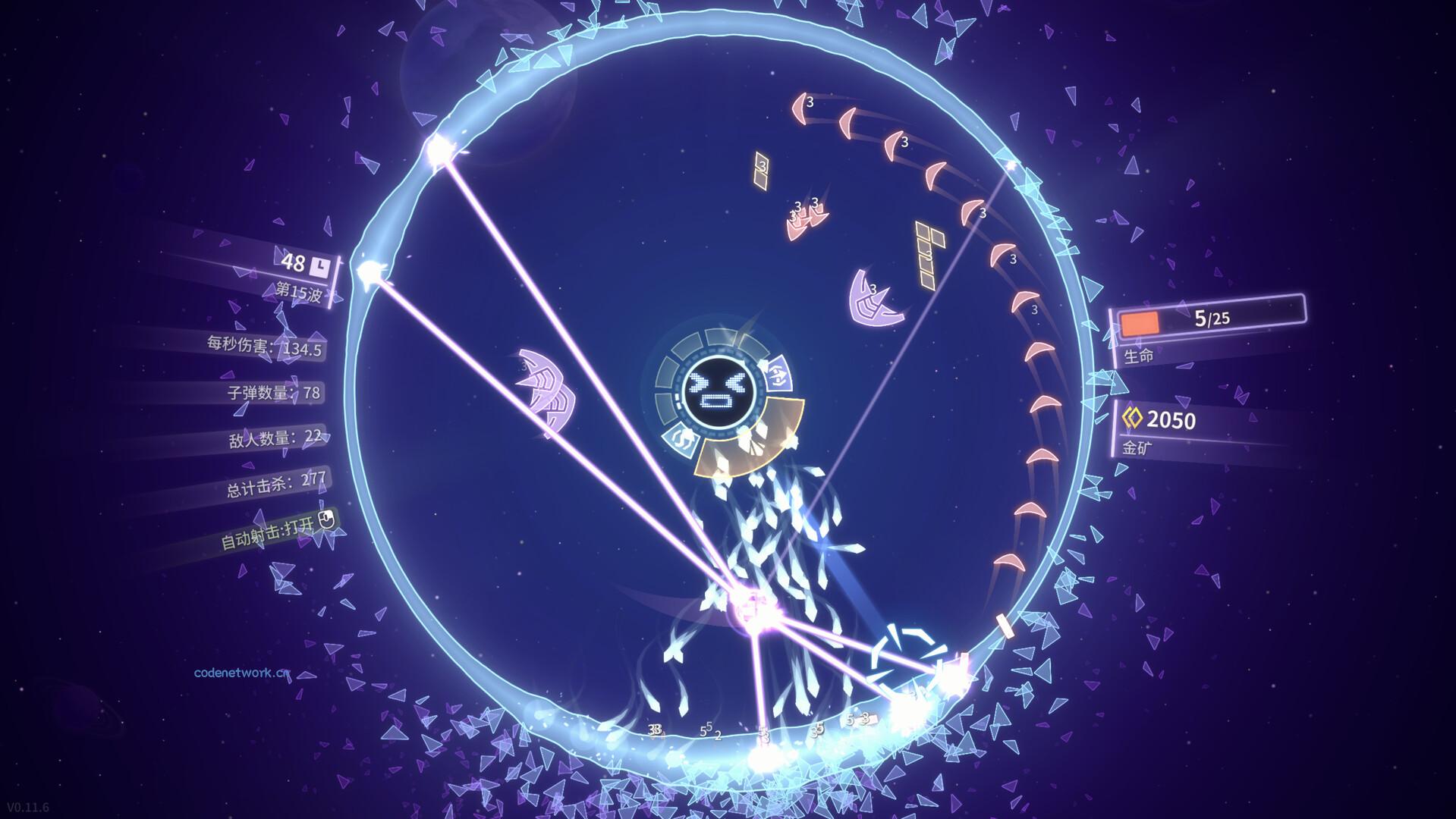
Task: Click the gold diamond icon before 2050
Action: (1131, 417)
